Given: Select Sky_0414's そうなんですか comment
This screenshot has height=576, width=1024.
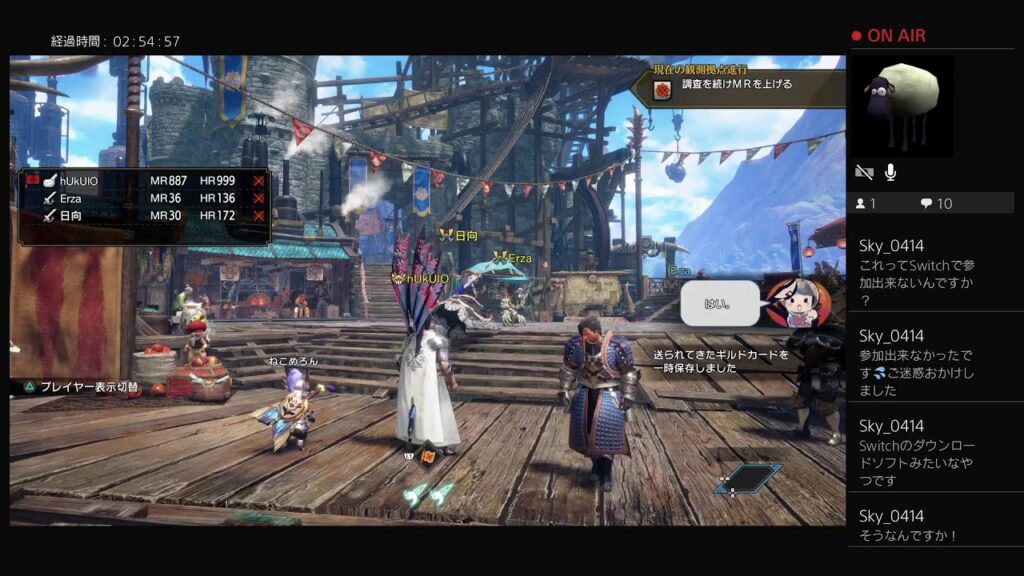Looking at the screenshot, I should [x=908, y=526].
